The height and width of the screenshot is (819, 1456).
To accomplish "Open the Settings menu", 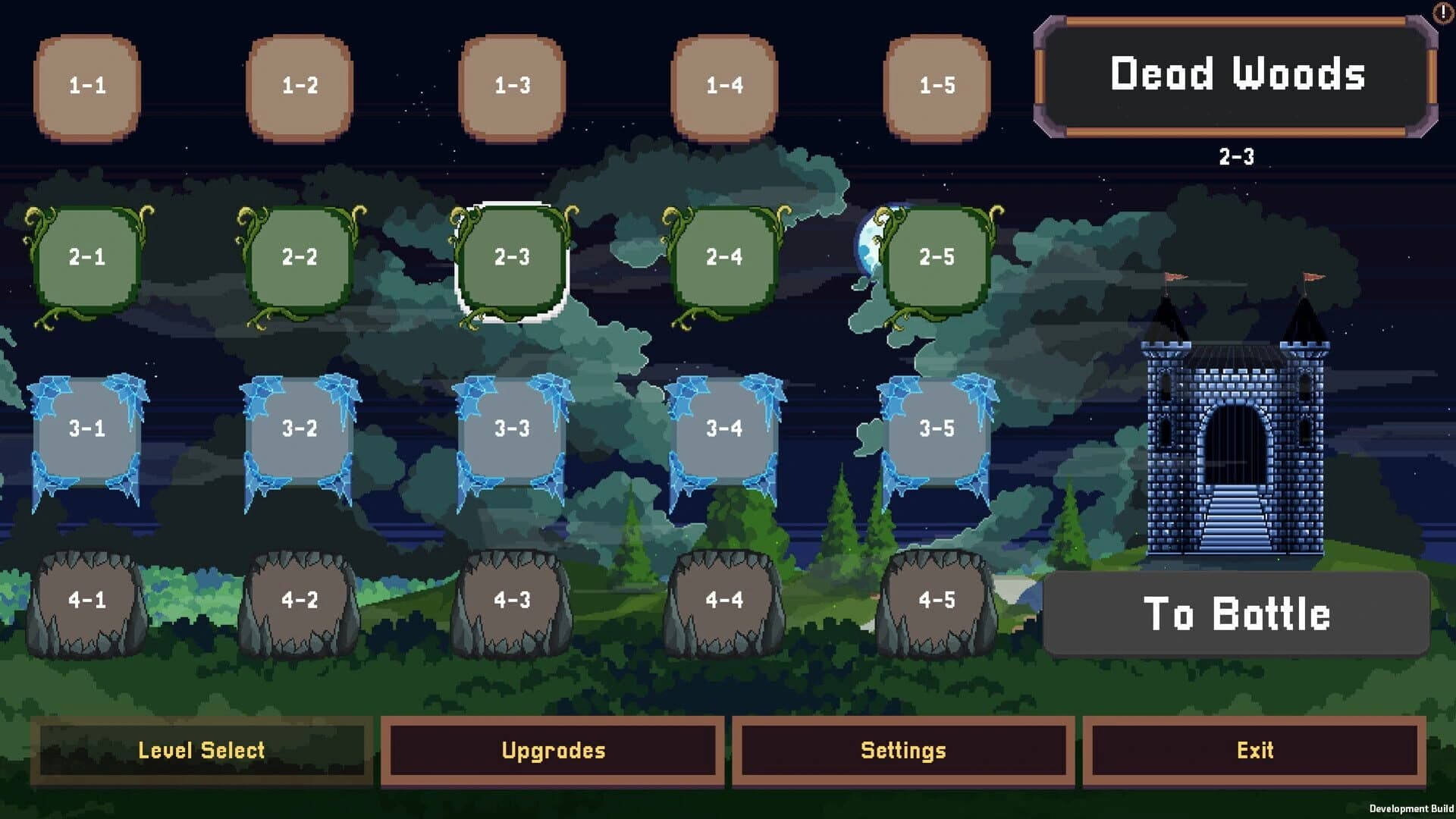I will (903, 751).
